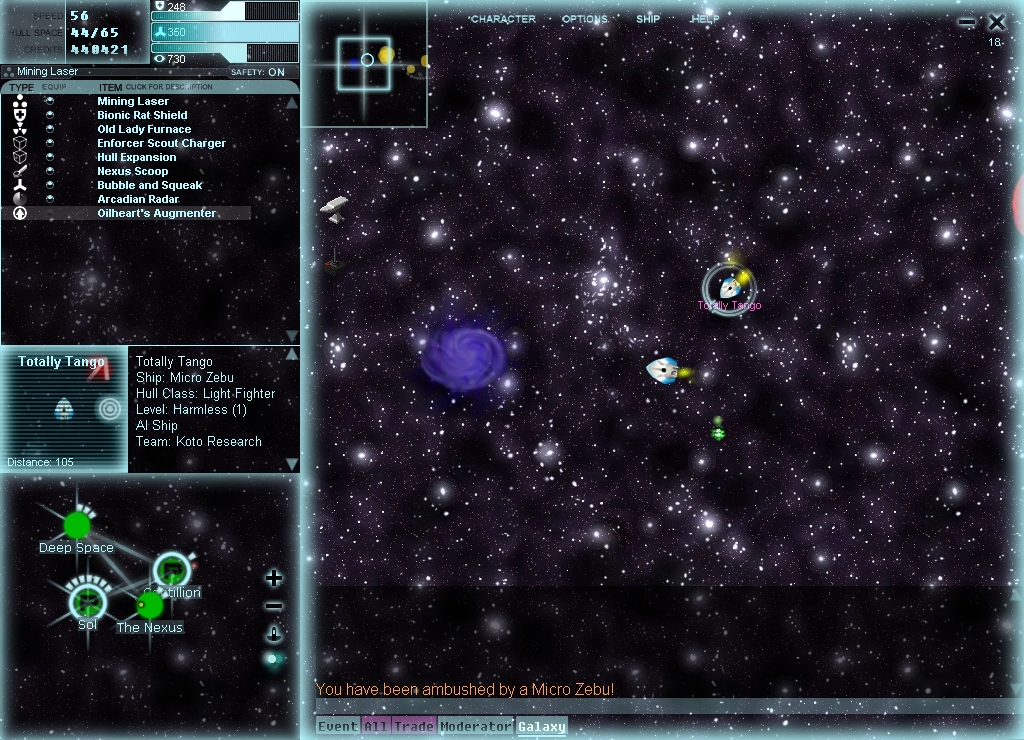Select the Bionic Rat Shield item
This screenshot has width=1024, height=740.
click(x=142, y=115)
